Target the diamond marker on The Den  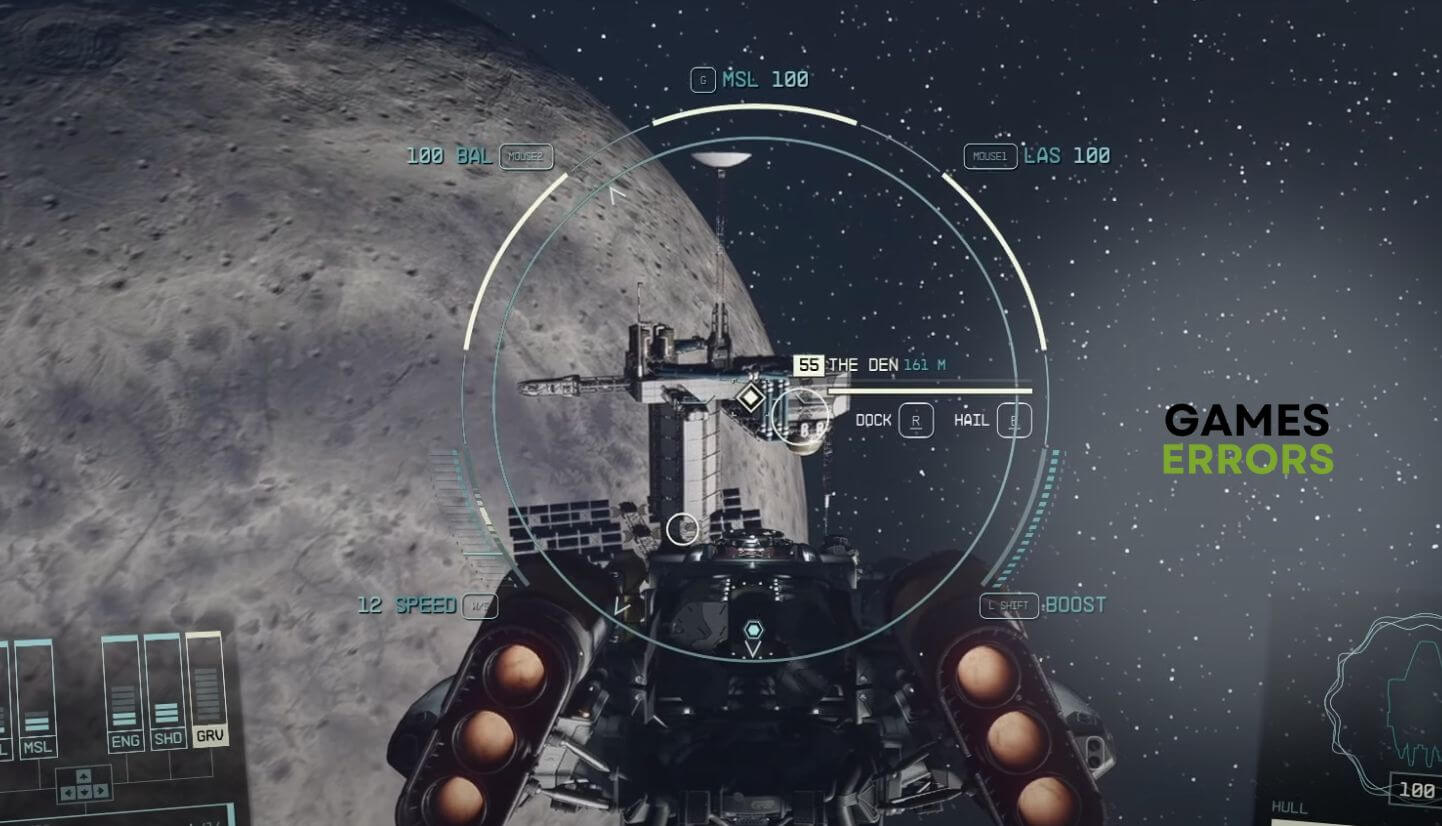(x=750, y=399)
